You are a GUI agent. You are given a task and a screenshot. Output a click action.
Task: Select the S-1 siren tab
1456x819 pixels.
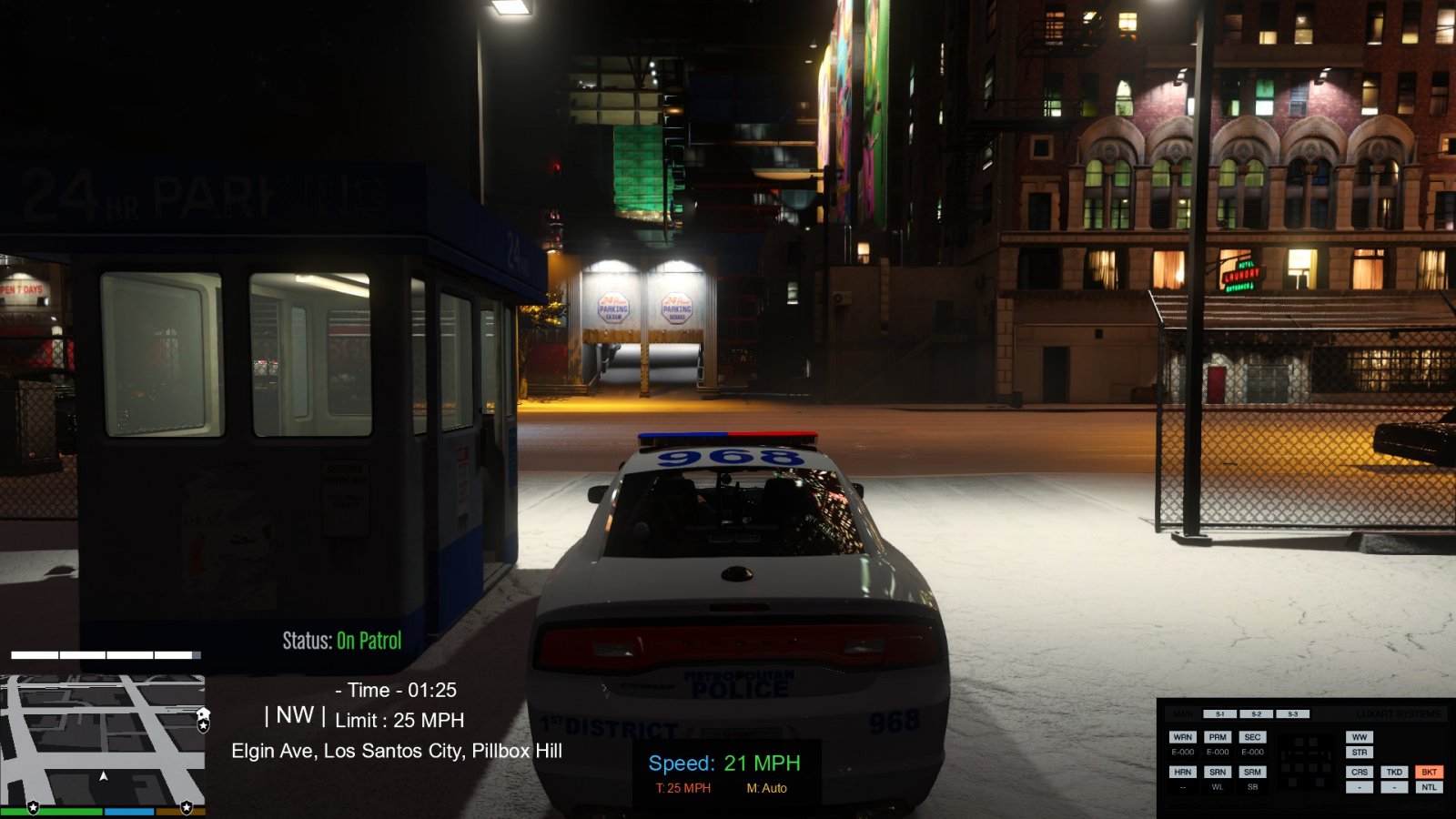[1219, 714]
